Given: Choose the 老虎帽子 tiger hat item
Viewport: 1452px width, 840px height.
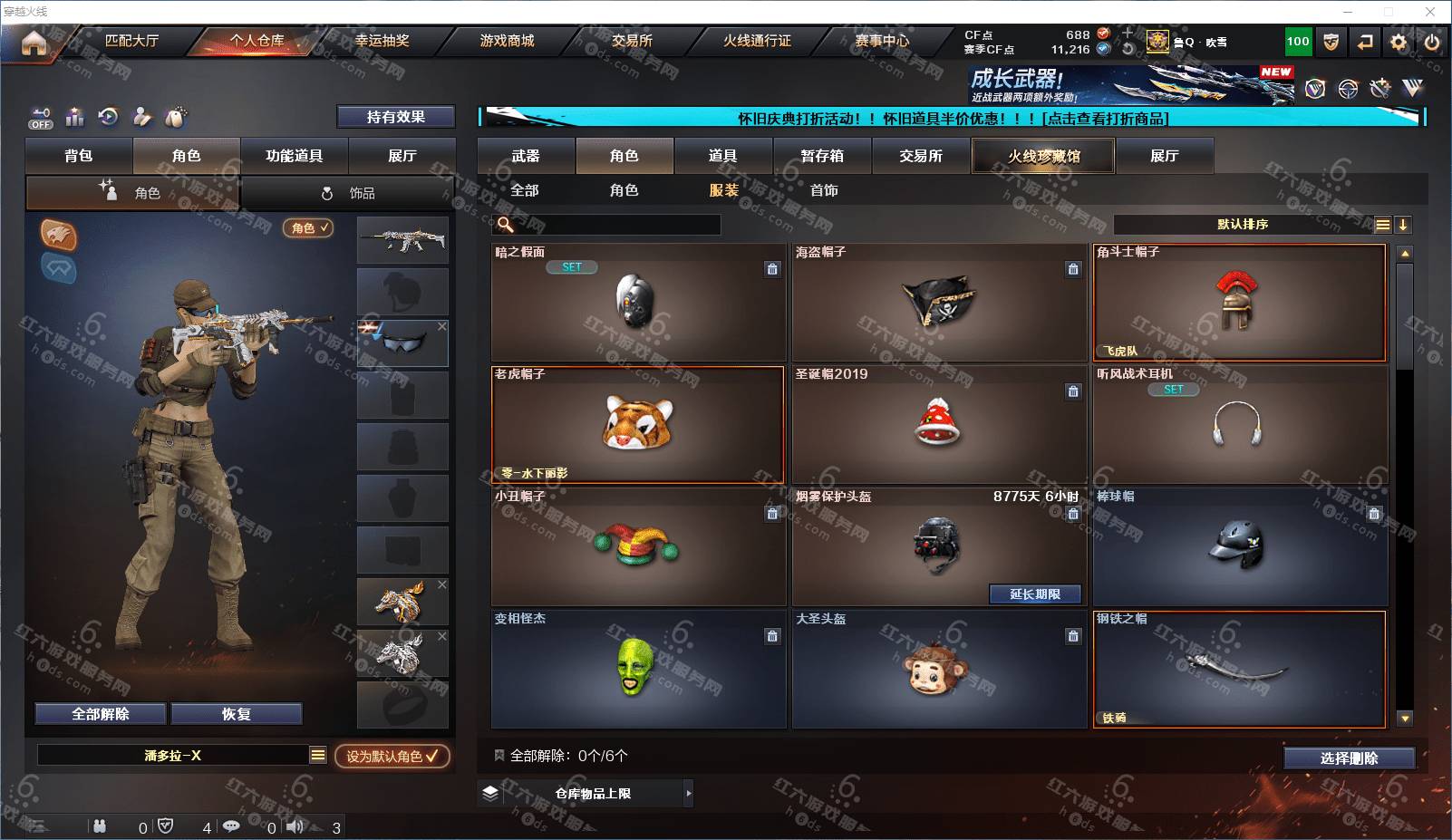Looking at the screenshot, I should (x=638, y=424).
